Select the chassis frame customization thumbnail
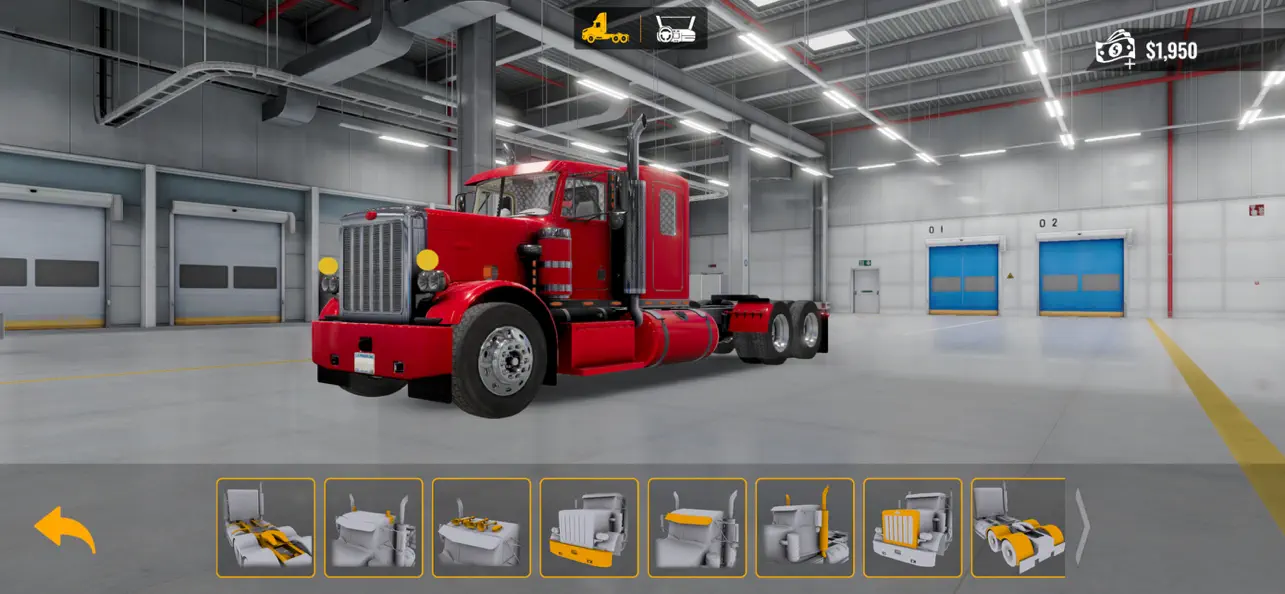Image resolution: width=1285 pixels, height=594 pixels. 266,528
